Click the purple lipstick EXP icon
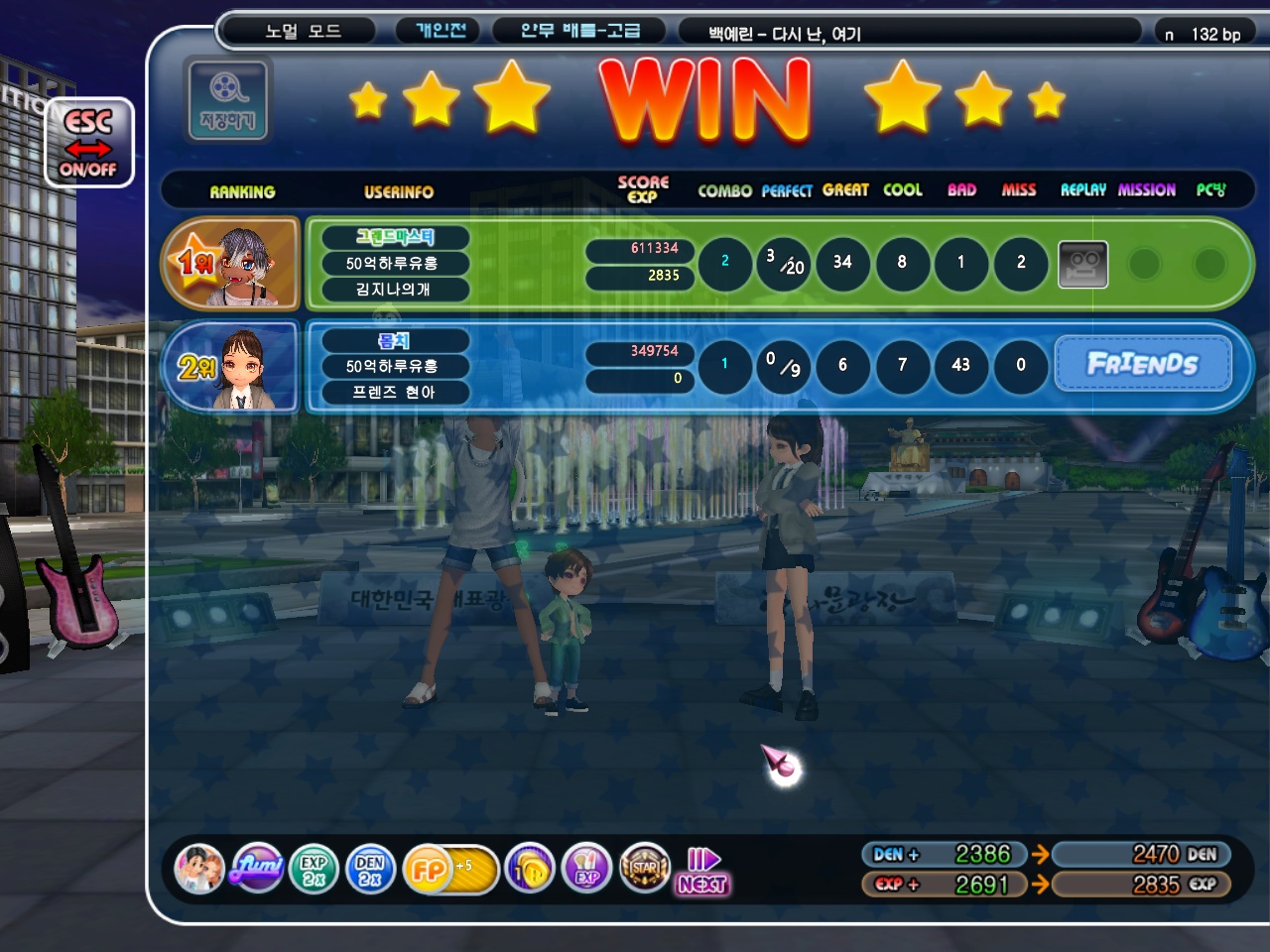This screenshot has width=1270, height=952. pyautogui.click(x=586, y=870)
